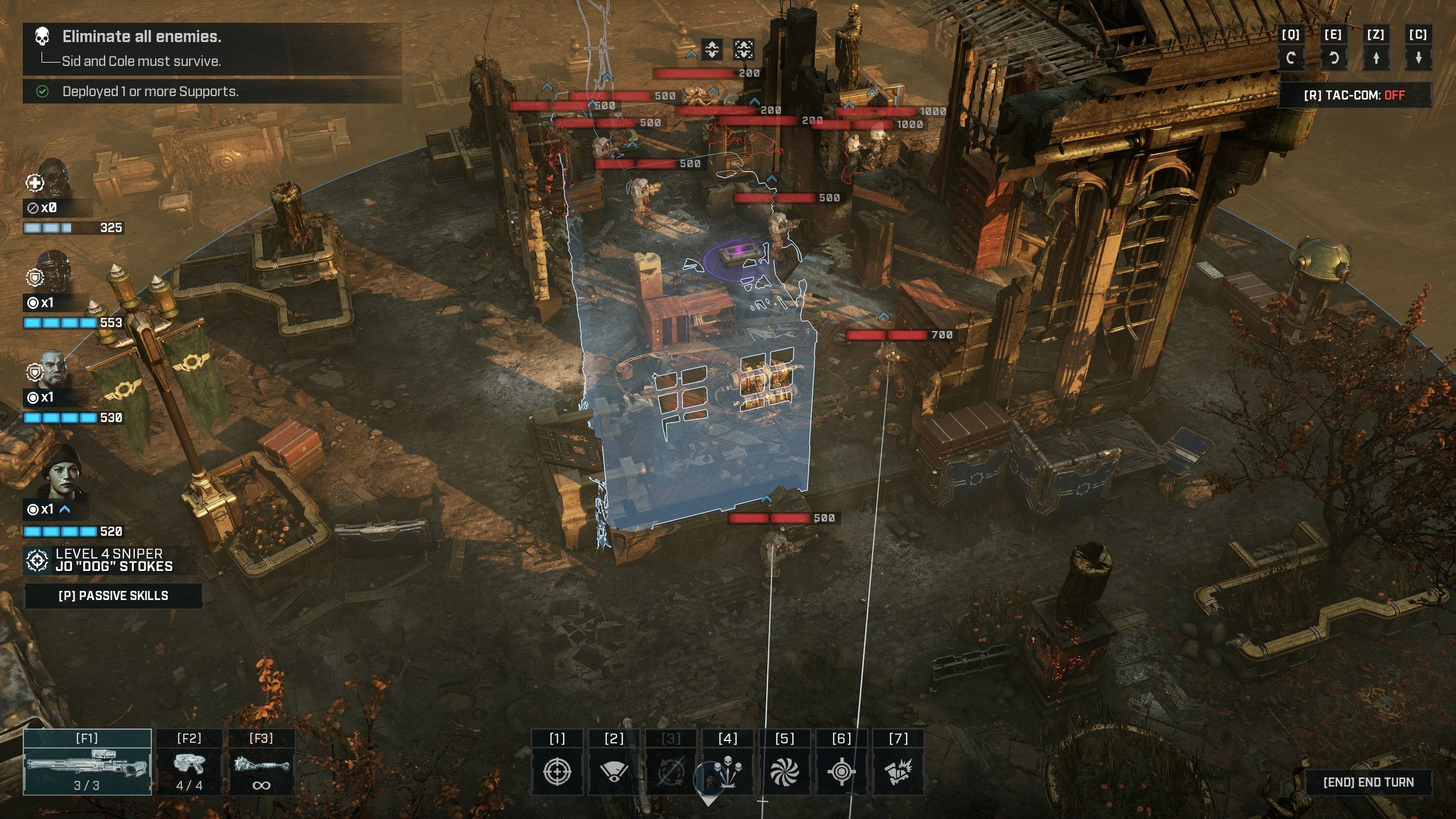Viewport: 1456px width, 819px height.
Task: Rotate camera with the clockwise arrow button
Action: point(1290,57)
